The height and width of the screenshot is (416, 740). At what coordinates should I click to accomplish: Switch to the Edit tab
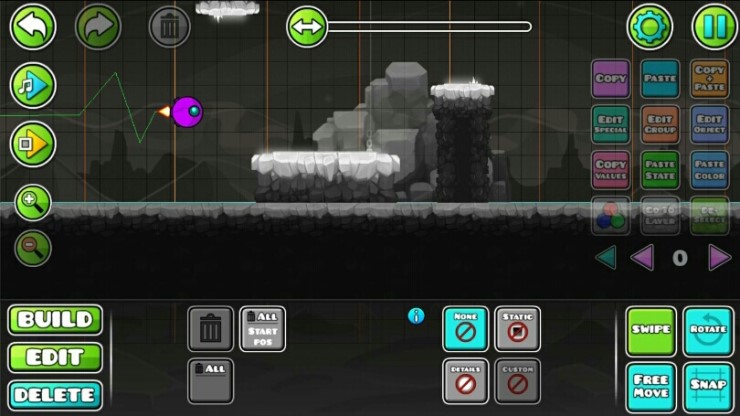[x=56, y=357]
